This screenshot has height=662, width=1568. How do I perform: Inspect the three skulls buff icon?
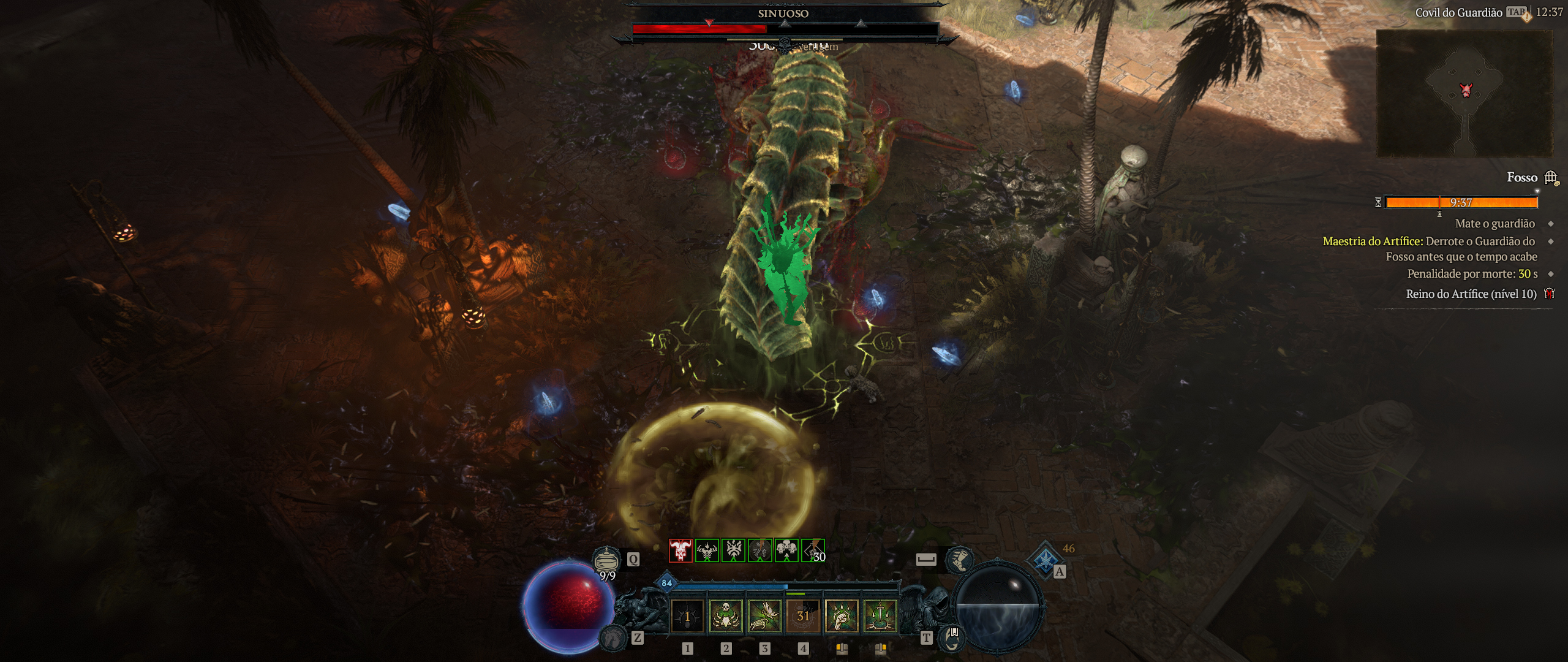click(x=786, y=550)
